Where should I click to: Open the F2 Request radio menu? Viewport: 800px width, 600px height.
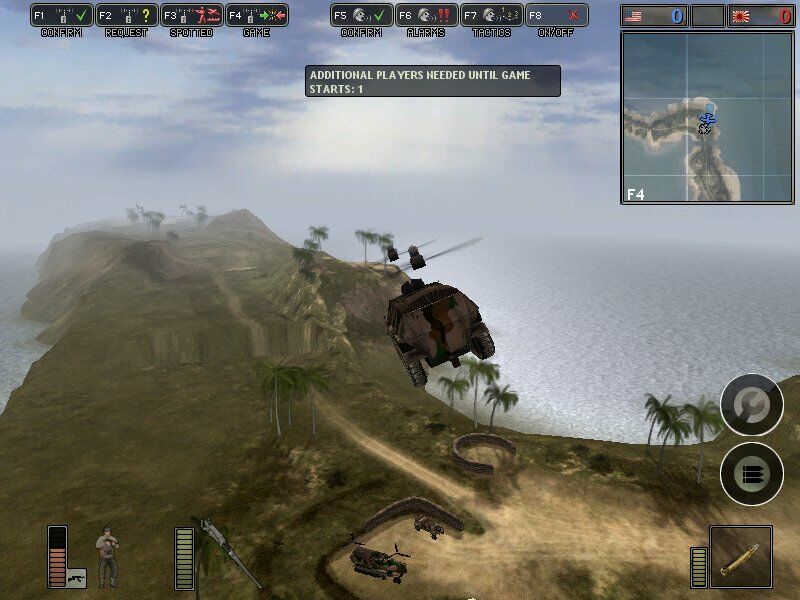(x=126, y=16)
